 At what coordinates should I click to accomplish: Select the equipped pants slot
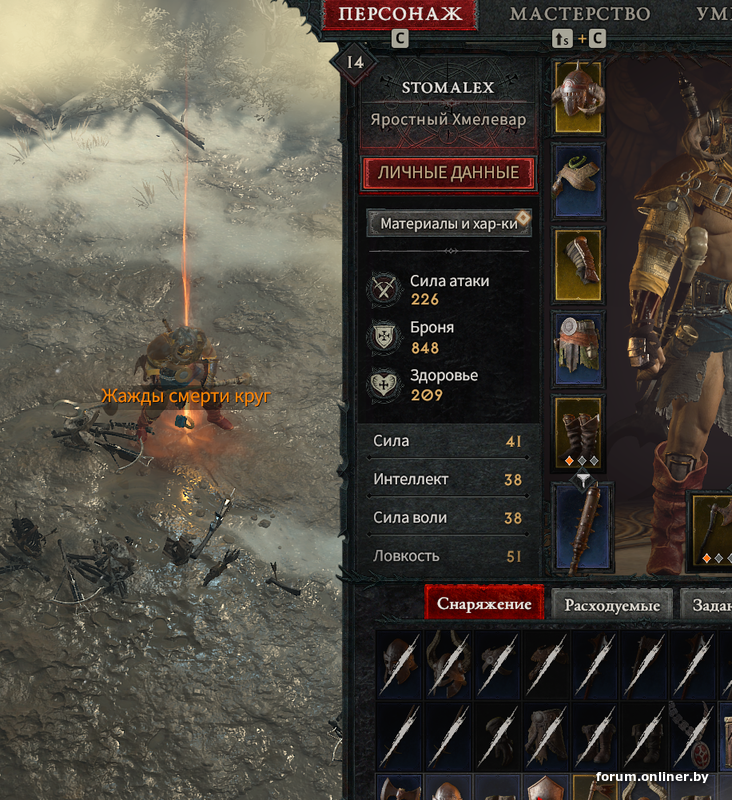click(578, 349)
